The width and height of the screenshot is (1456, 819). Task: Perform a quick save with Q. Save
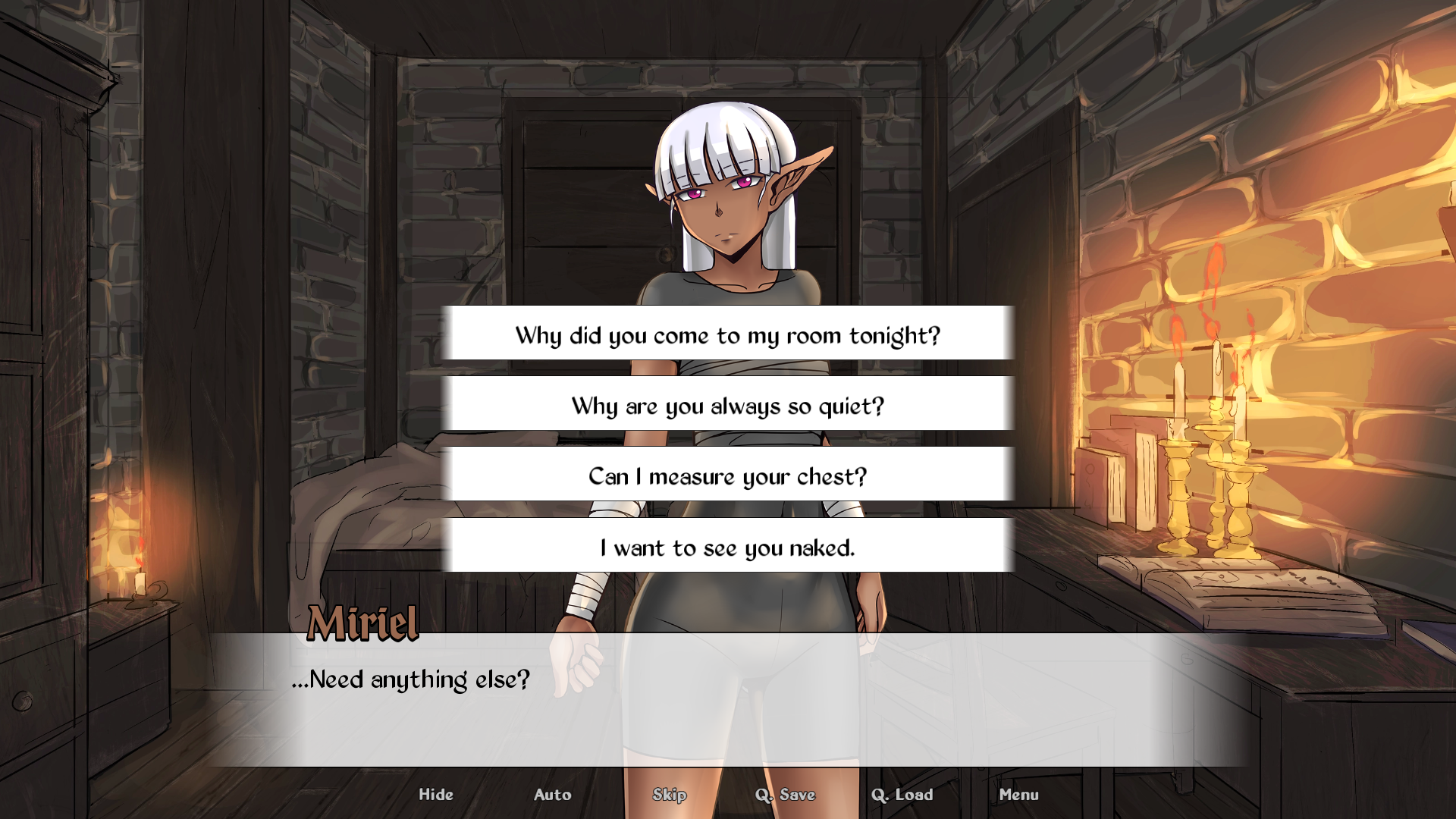coord(786,795)
